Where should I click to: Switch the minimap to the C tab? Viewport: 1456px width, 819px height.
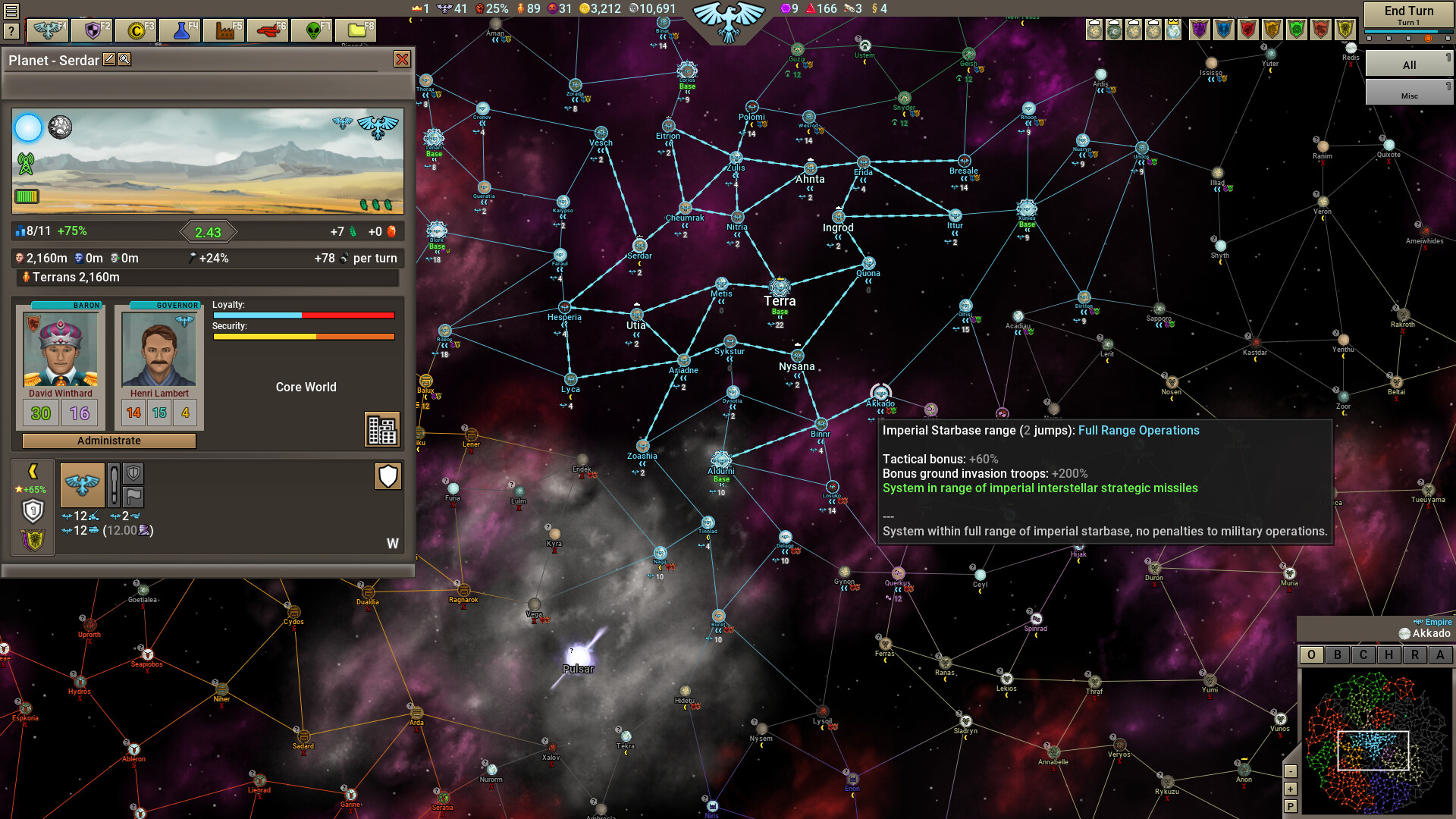pyautogui.click(x=1363, y=654)
